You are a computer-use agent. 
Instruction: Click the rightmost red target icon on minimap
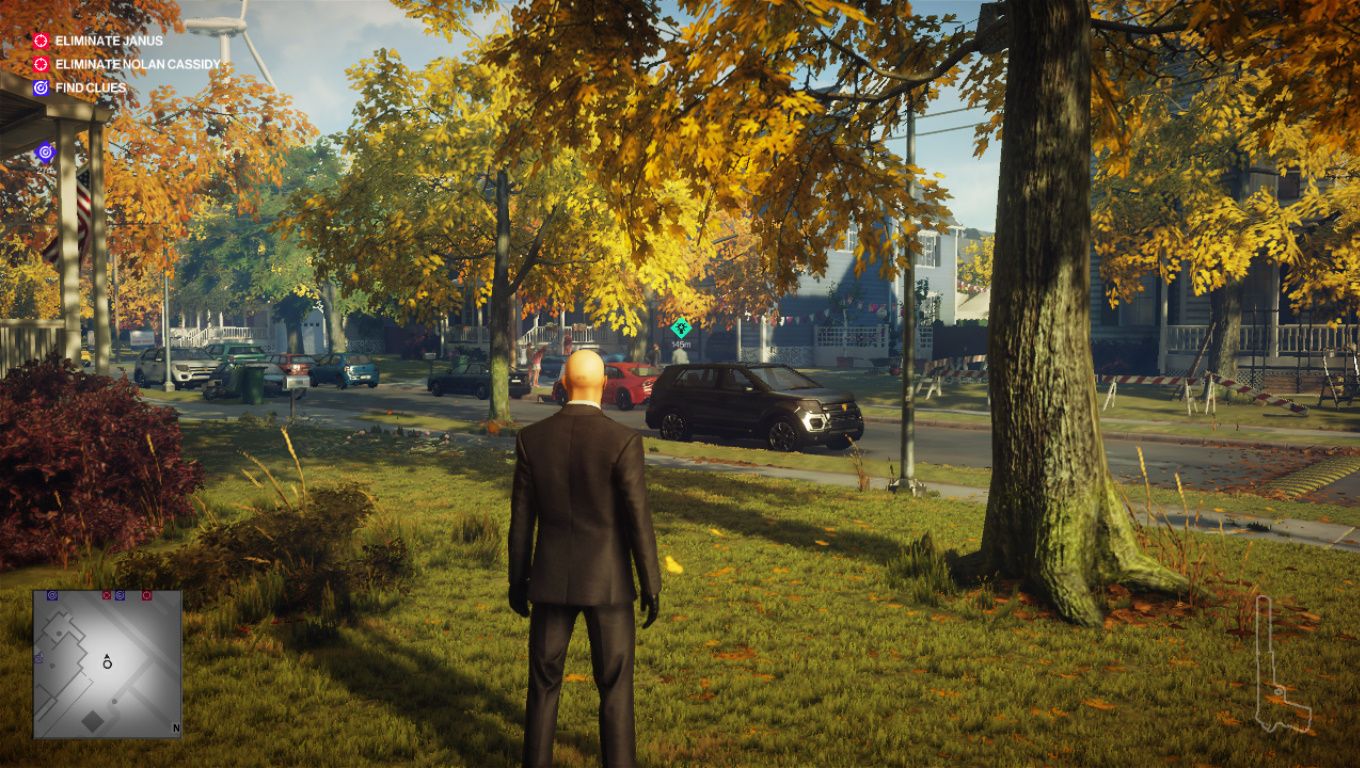(146, 595)
